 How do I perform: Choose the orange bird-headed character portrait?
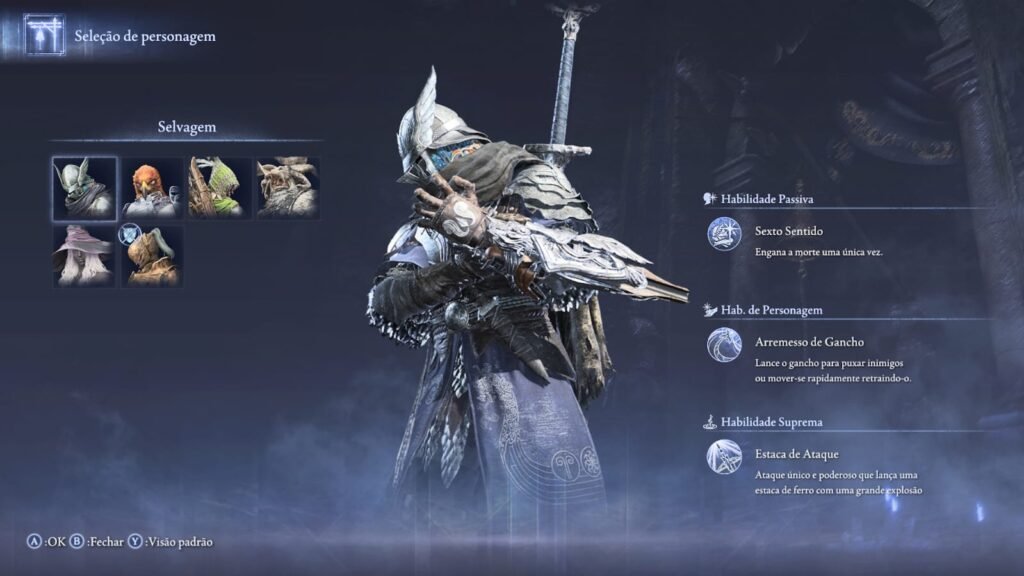click(x=152, y=187)
